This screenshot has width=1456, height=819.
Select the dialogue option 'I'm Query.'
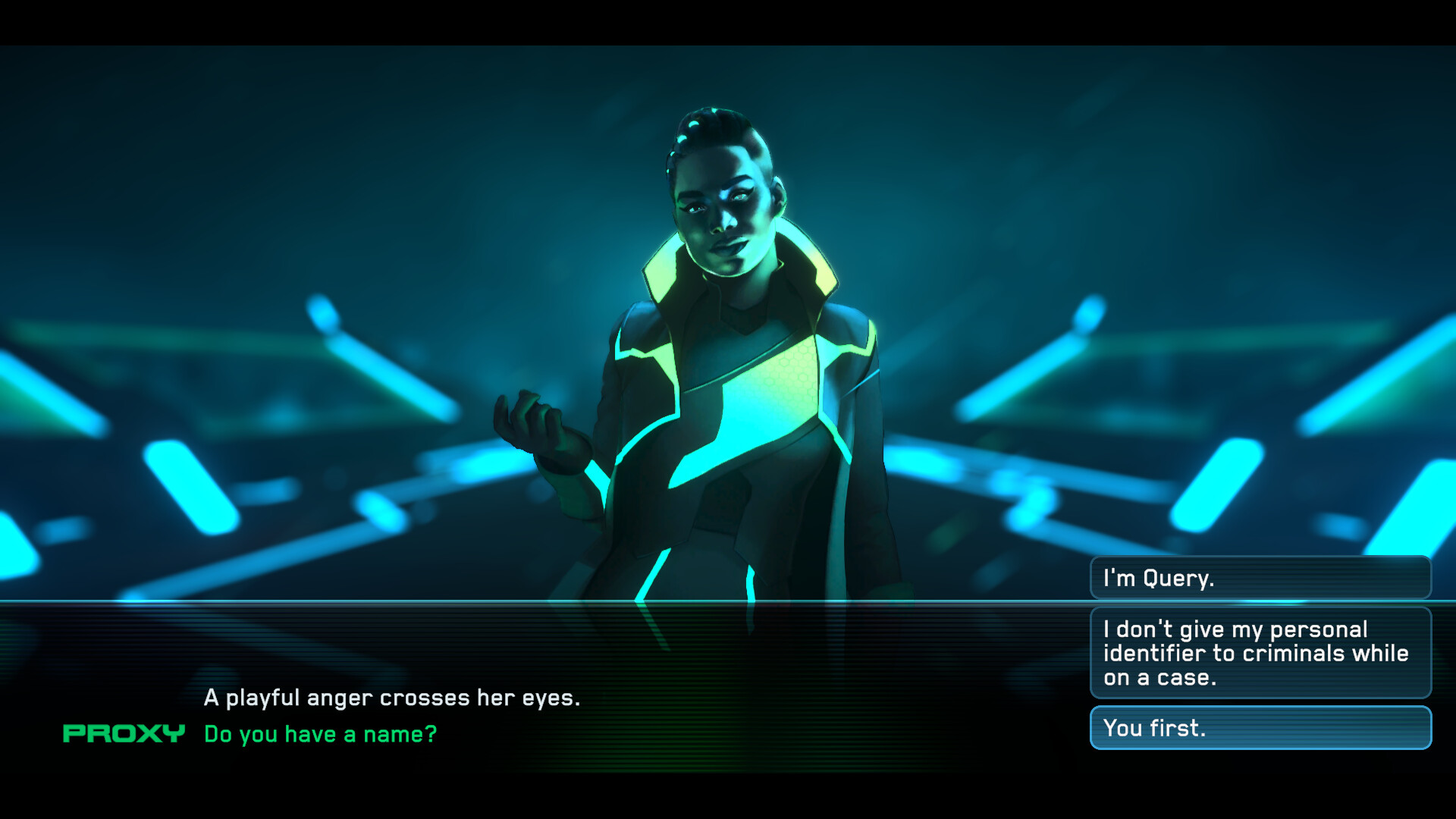pos(1260,577)
